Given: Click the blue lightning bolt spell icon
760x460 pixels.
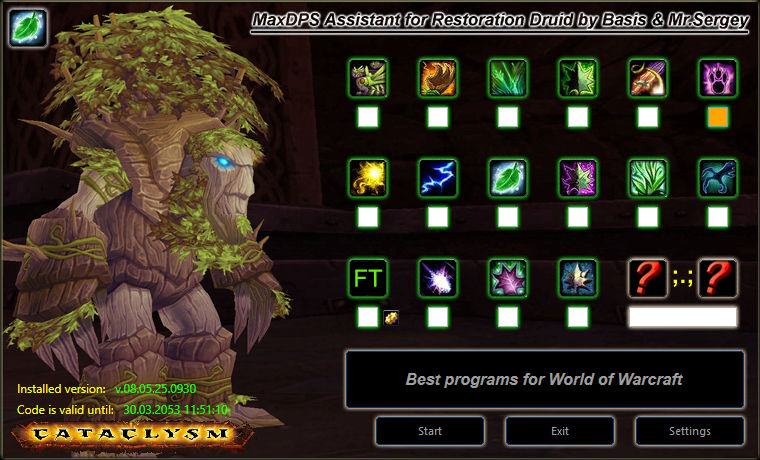Looking at the screenshot, I should 438,178.
